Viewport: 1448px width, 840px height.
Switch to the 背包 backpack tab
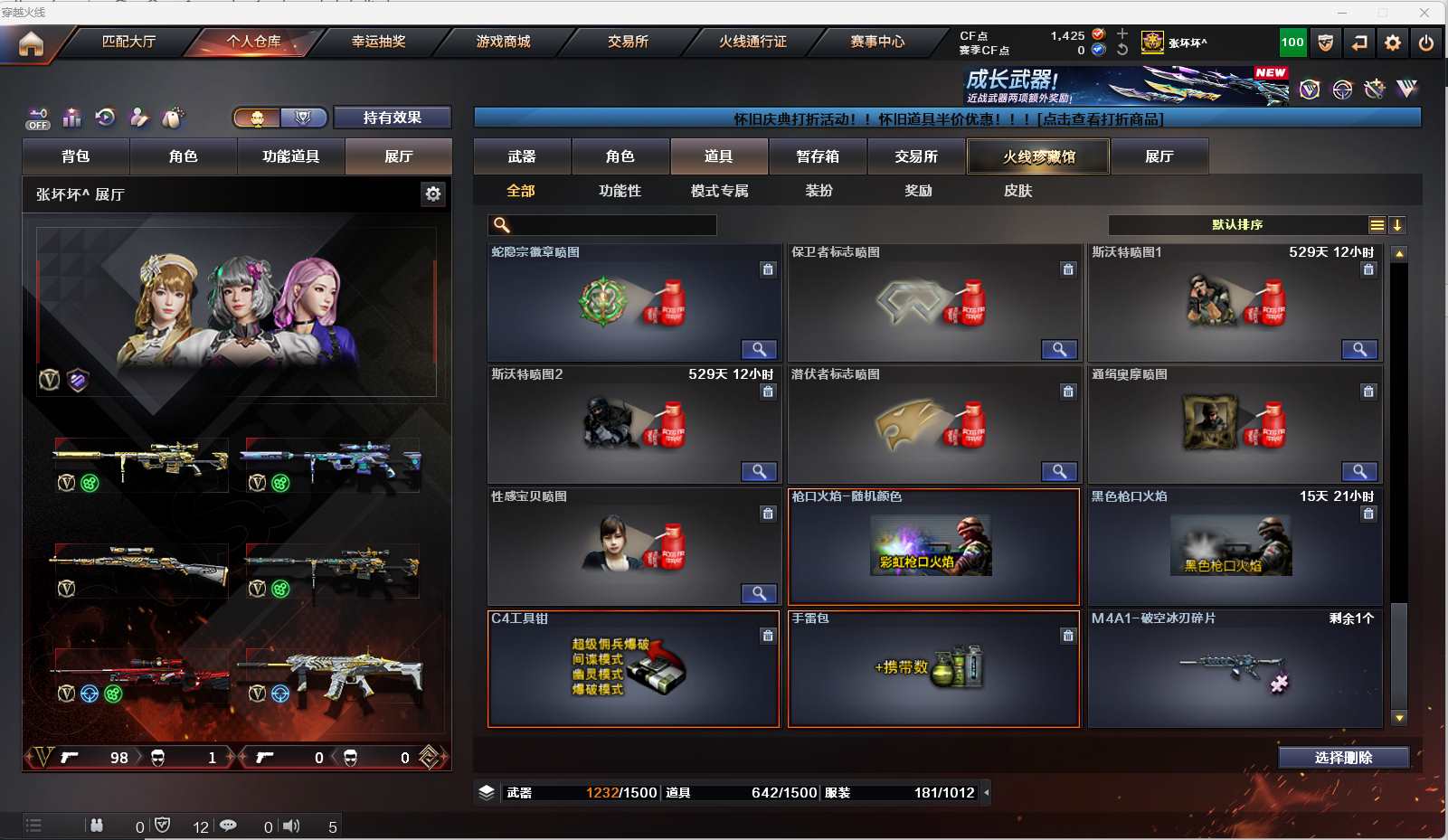click(x=76, y=156)
